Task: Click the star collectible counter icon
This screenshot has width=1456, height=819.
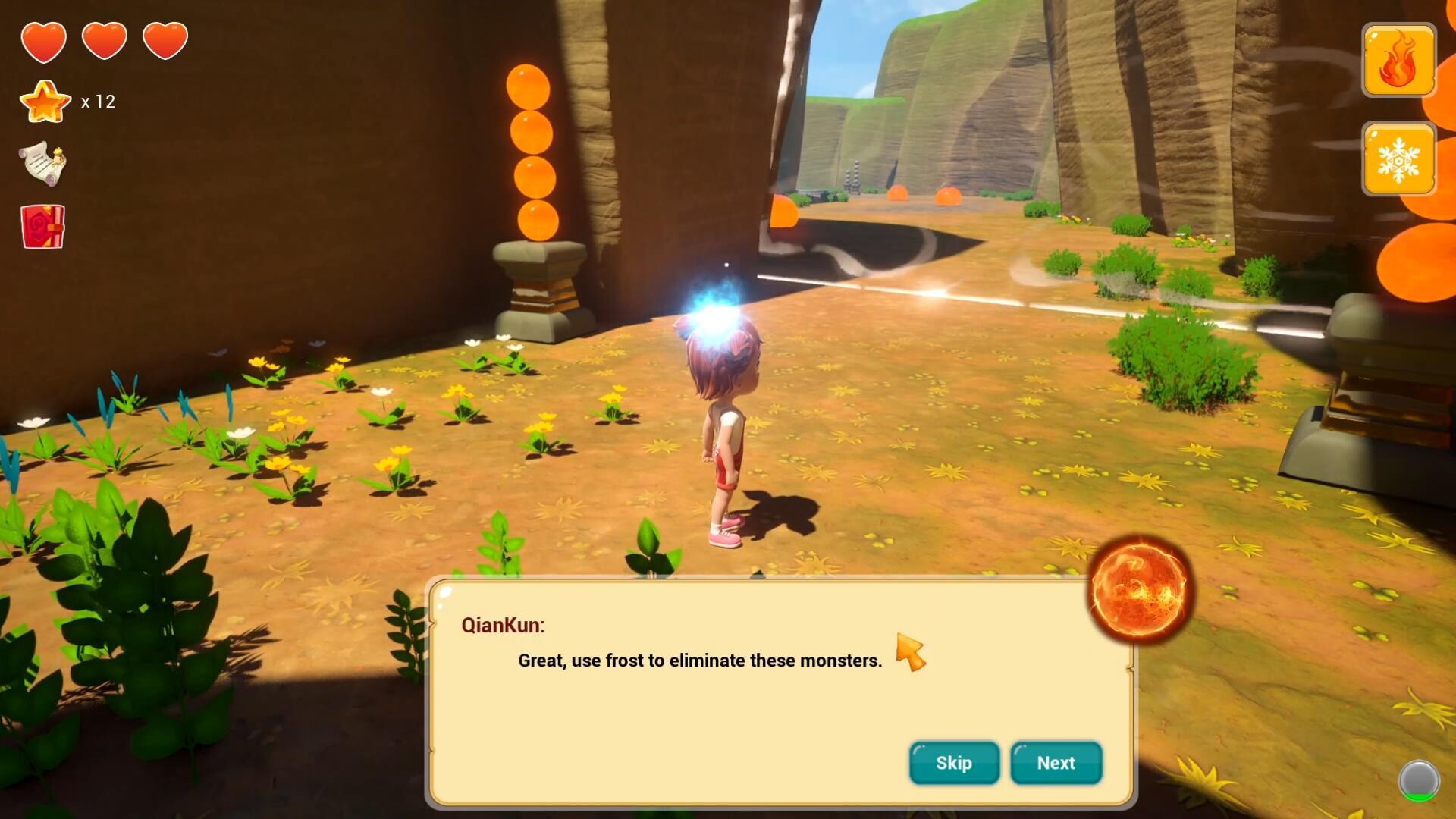Action: tap(45, 101)
